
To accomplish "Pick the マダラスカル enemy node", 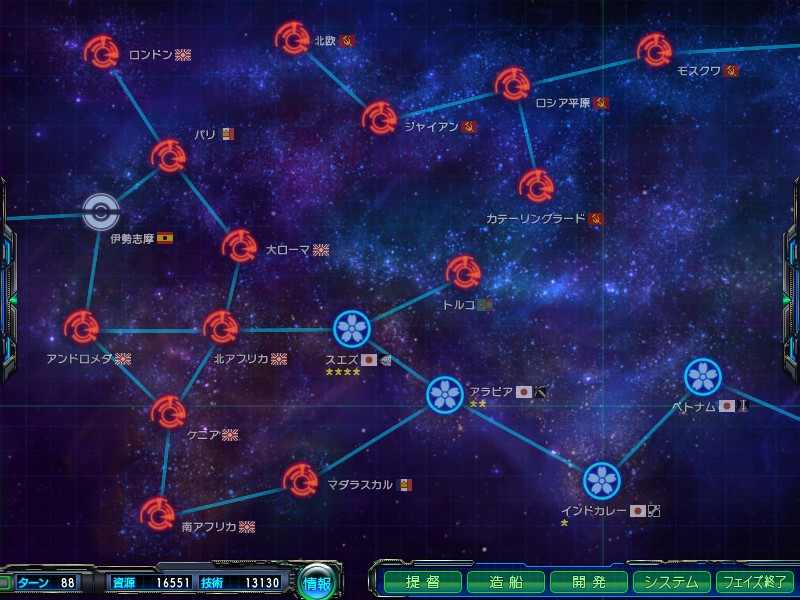I will (301, 480).
